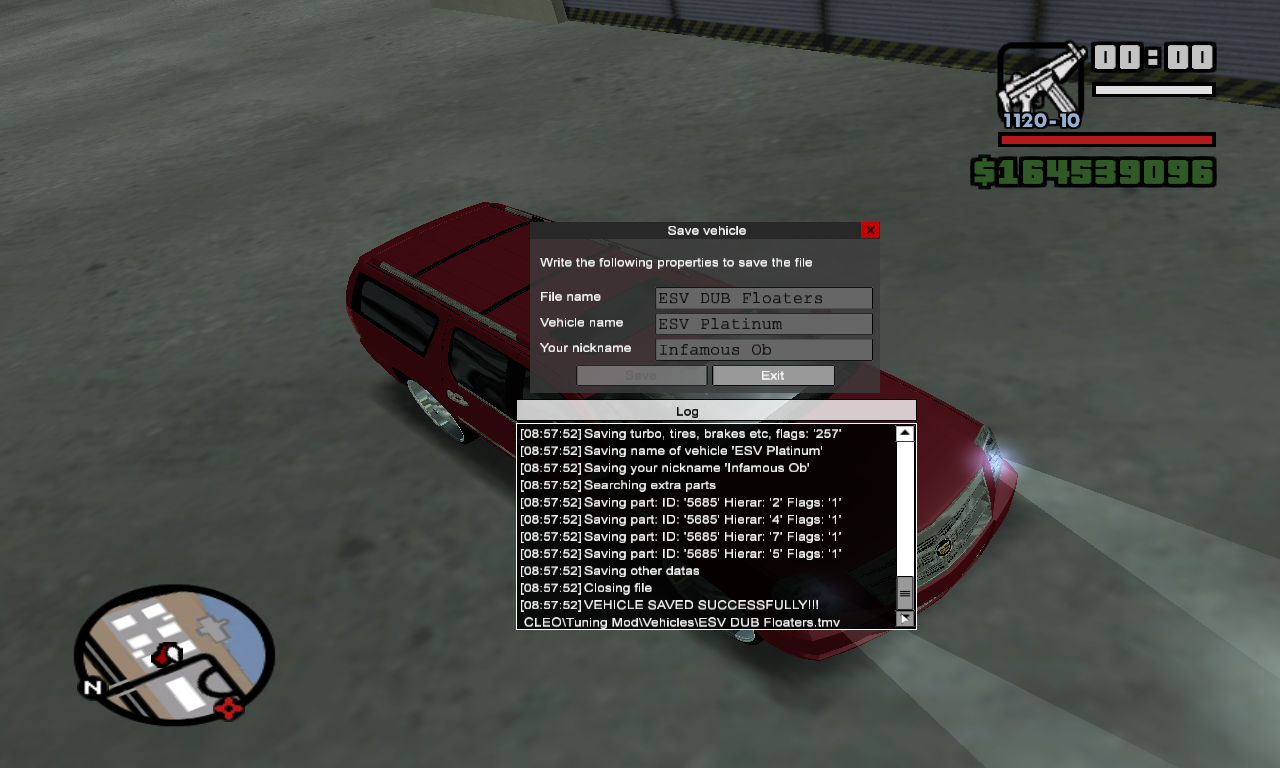Click the nickname field containing Infamous Ob
Image resolution: width=1280 pixels, height=768 pixels.
pos(763,349)
